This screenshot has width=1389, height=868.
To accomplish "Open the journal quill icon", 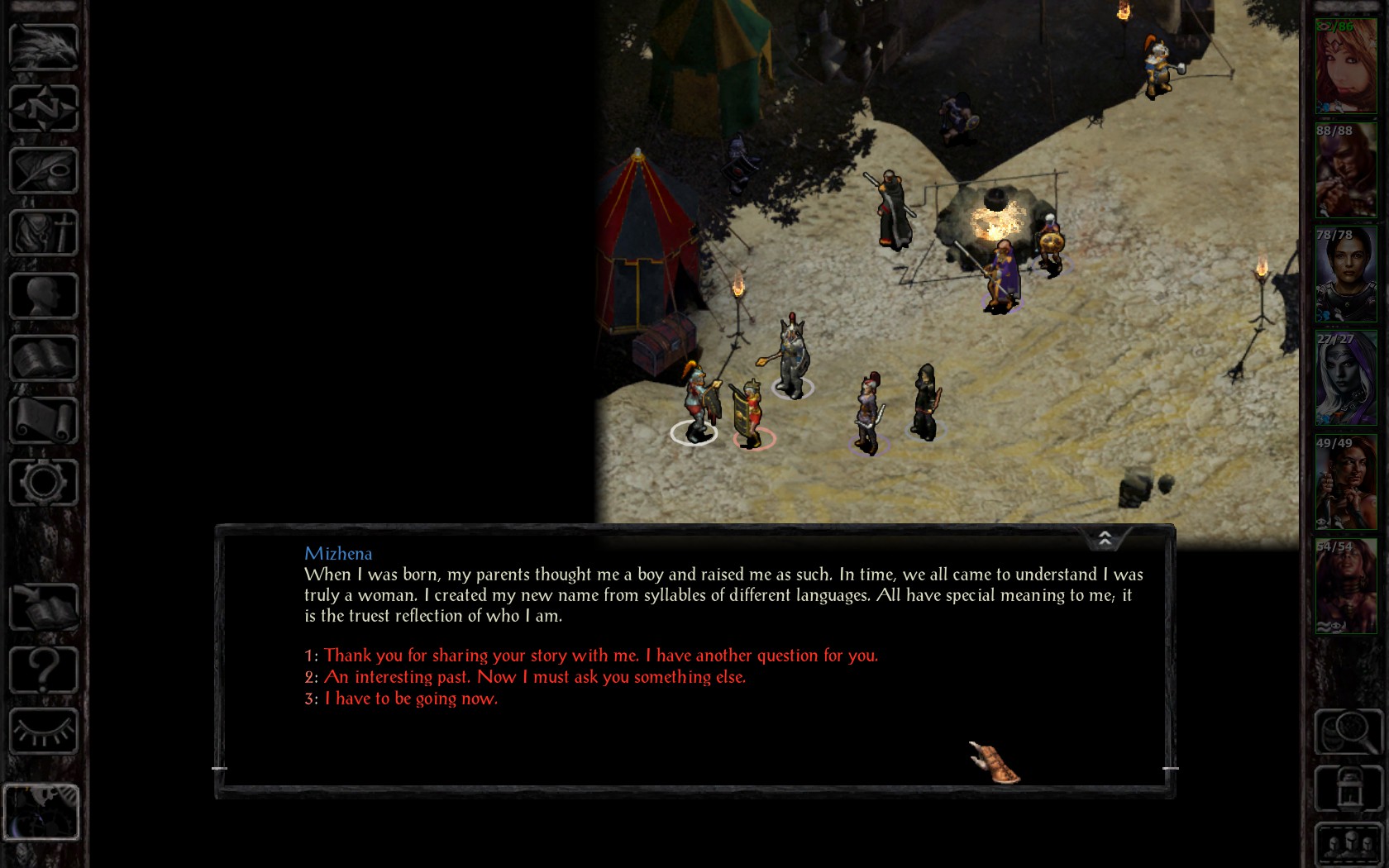I will coord(43,170).
